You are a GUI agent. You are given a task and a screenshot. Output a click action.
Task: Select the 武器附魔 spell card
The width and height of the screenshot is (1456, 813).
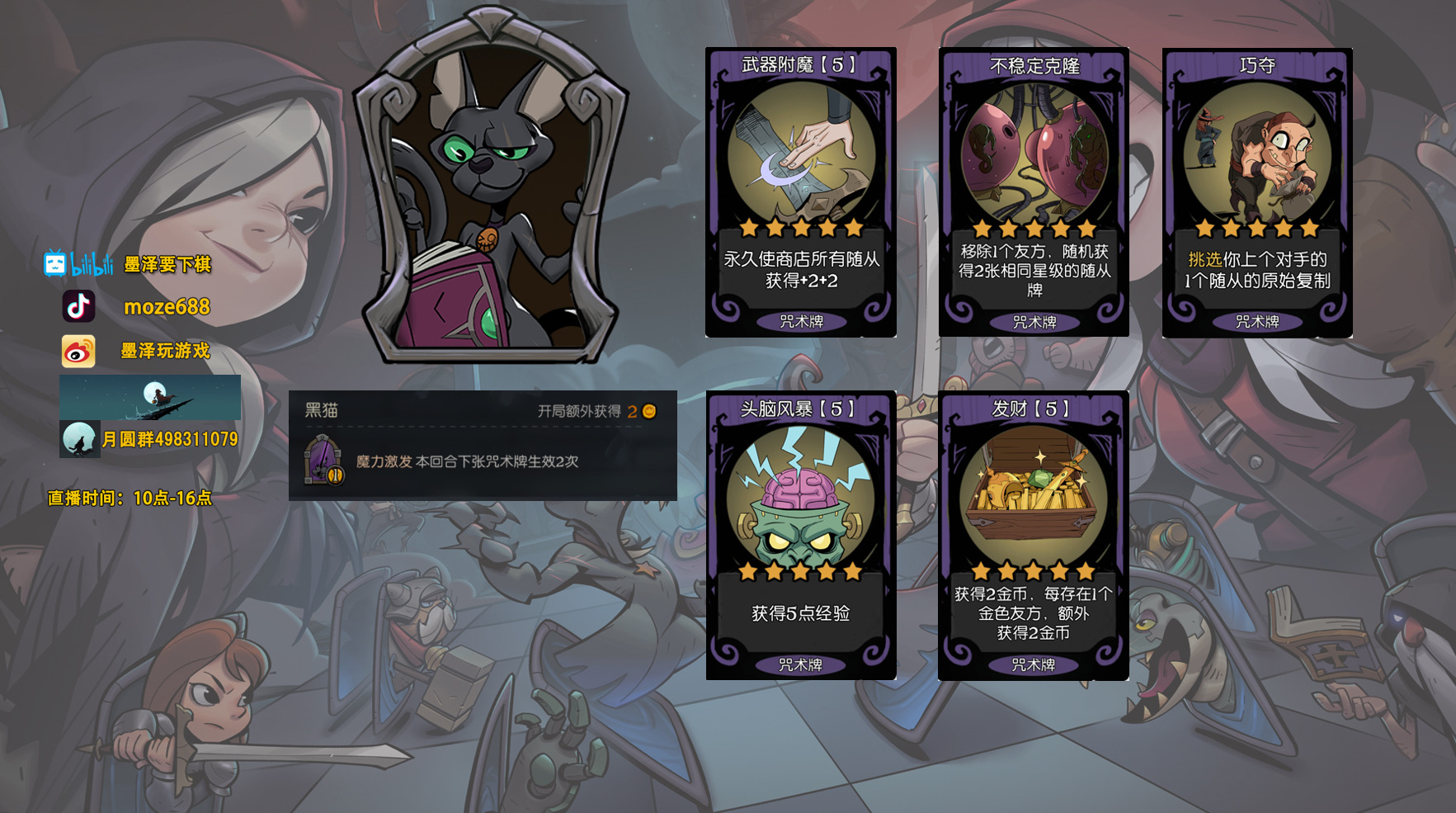[x=800, y=191]
